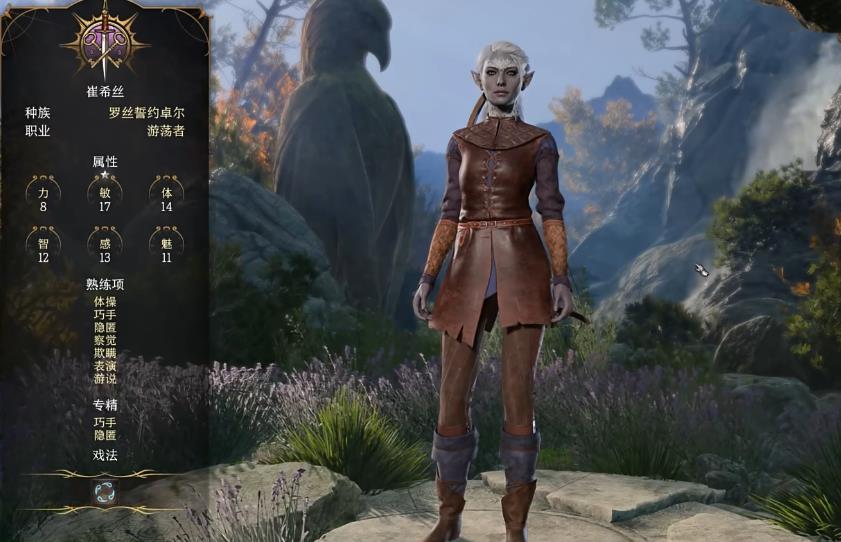Click the character name 崔希丝
The height and width of the screenshot is (542, 841).
pos(105,92)
